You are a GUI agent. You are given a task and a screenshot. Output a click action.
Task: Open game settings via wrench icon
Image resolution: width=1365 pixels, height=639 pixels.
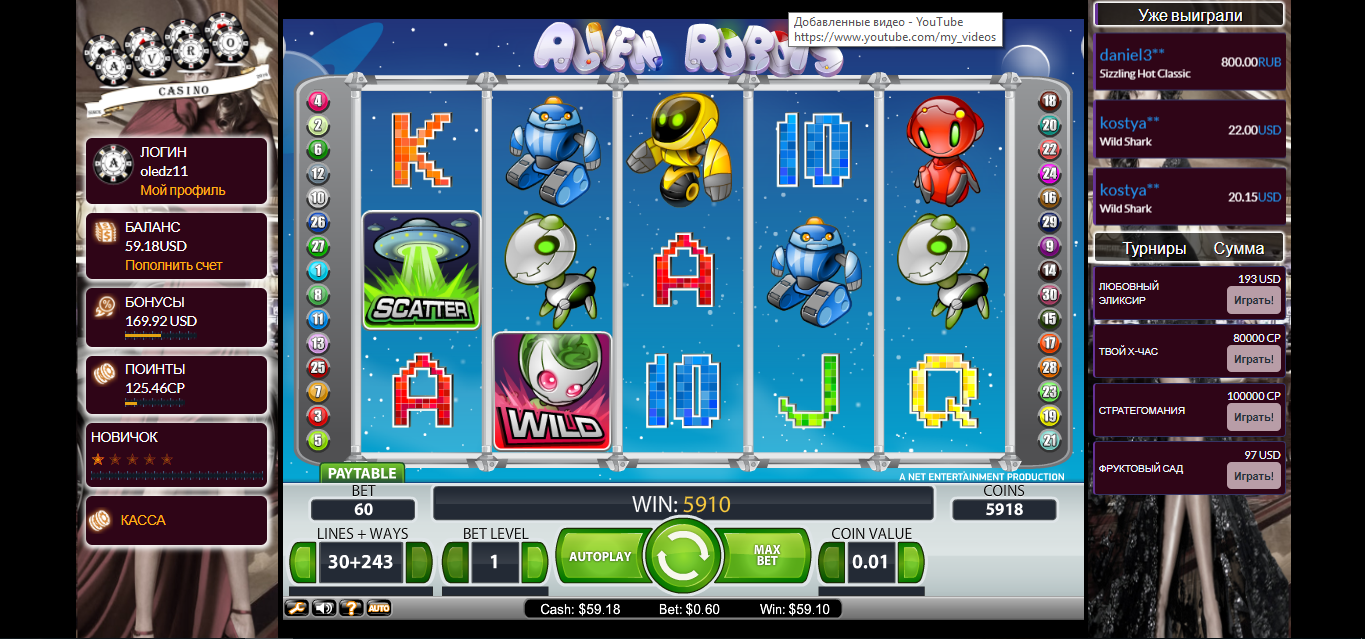pyautogui.click(x=297, y=607)
